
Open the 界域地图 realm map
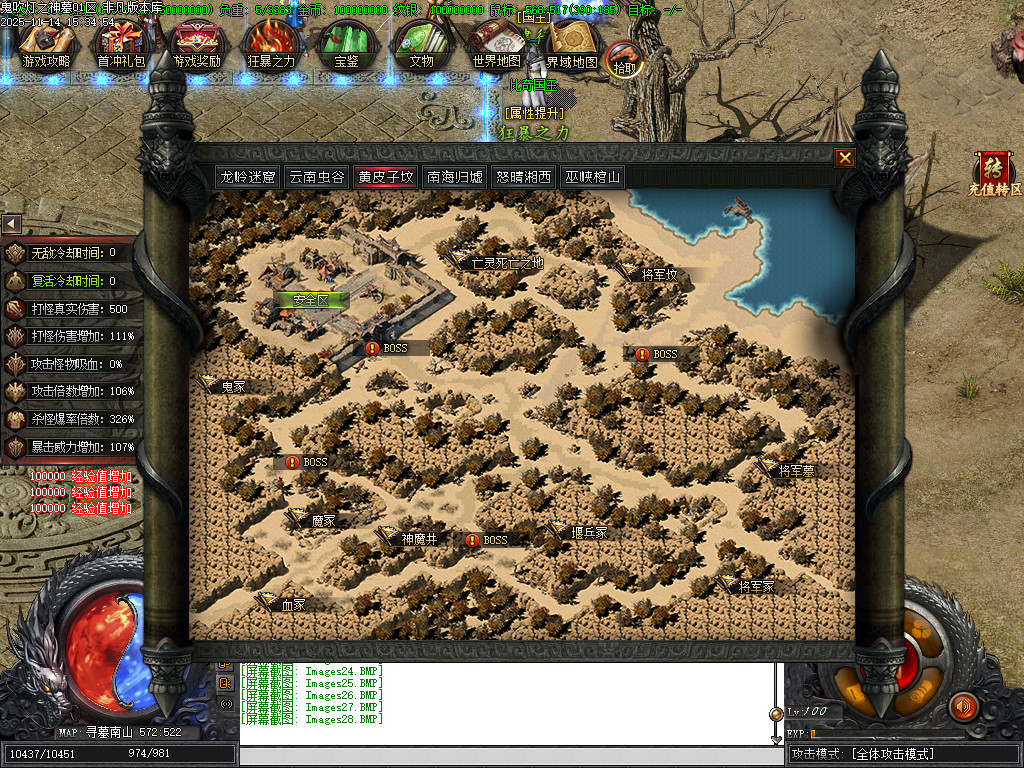click(x=572, y=45)
